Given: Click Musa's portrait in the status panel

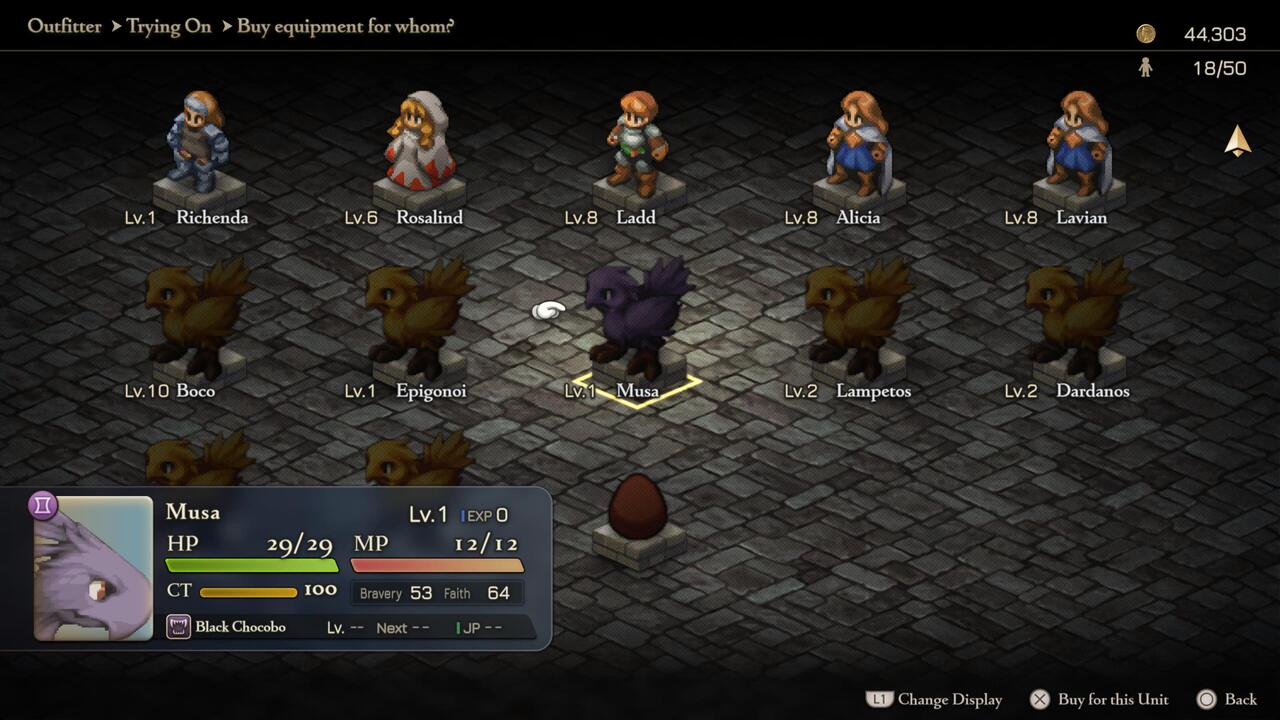Looking at the screenshot, I should click(93, 567).
